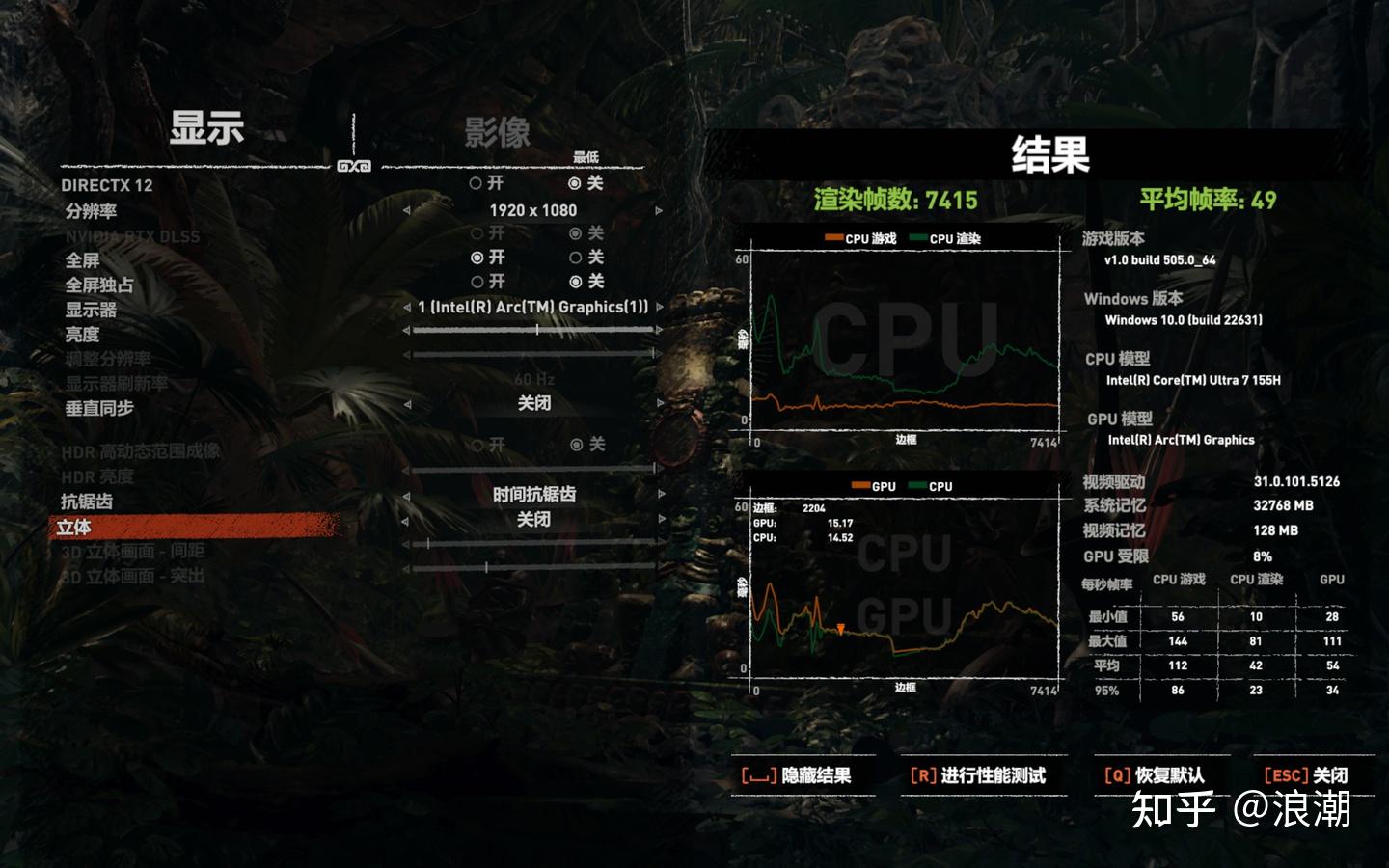
Task: Click the right arrow next to 时间抗锯齿
Action: [x=660, y=495]
